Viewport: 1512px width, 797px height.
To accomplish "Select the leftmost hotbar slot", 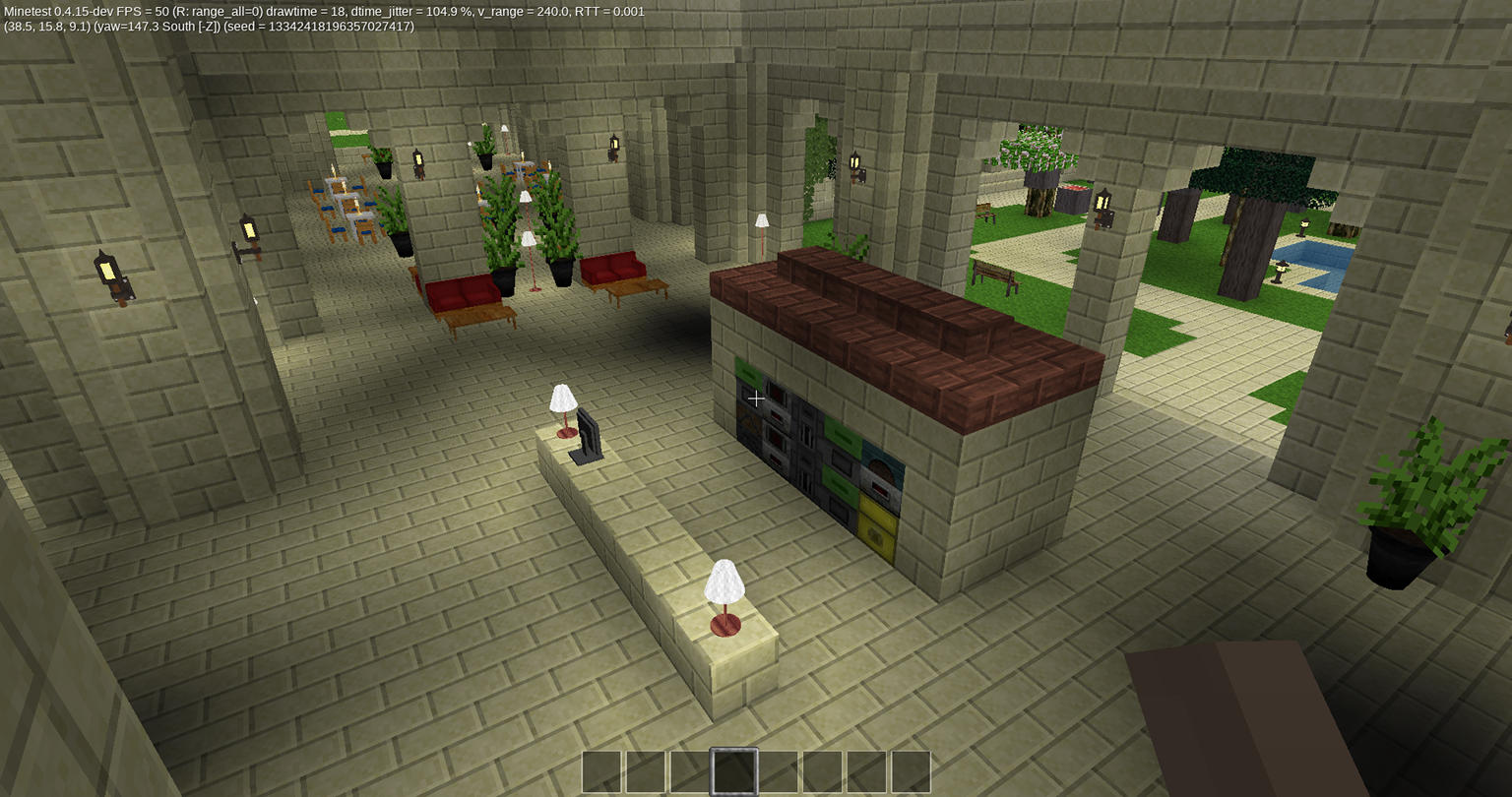I will [x=601, y=772].
